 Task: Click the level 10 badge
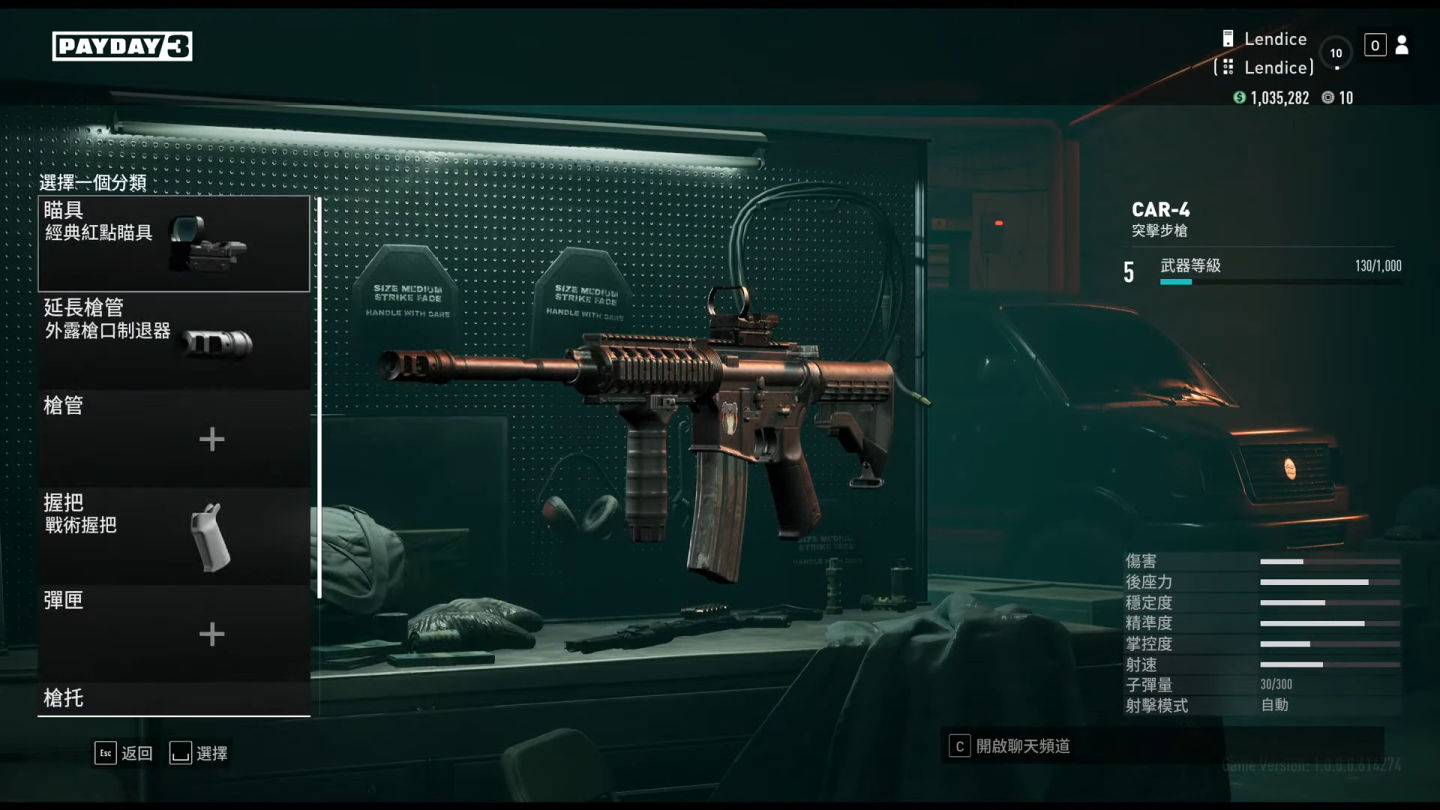[1336, 53]
